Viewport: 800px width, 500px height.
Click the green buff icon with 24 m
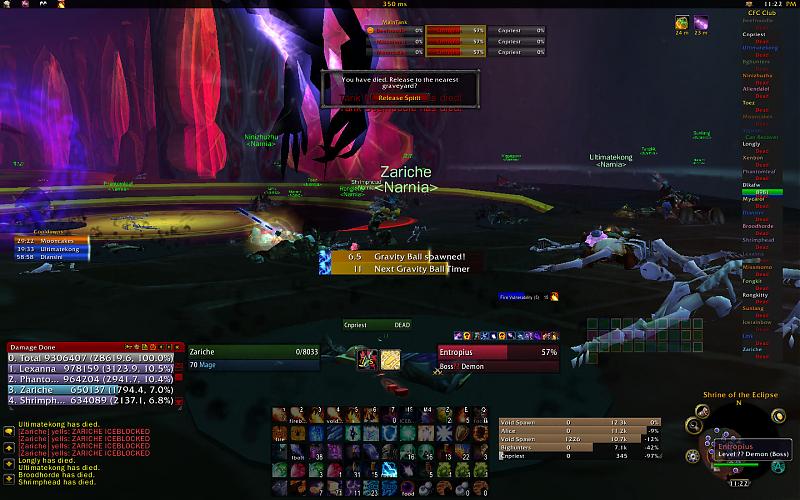tap(681, 22)
